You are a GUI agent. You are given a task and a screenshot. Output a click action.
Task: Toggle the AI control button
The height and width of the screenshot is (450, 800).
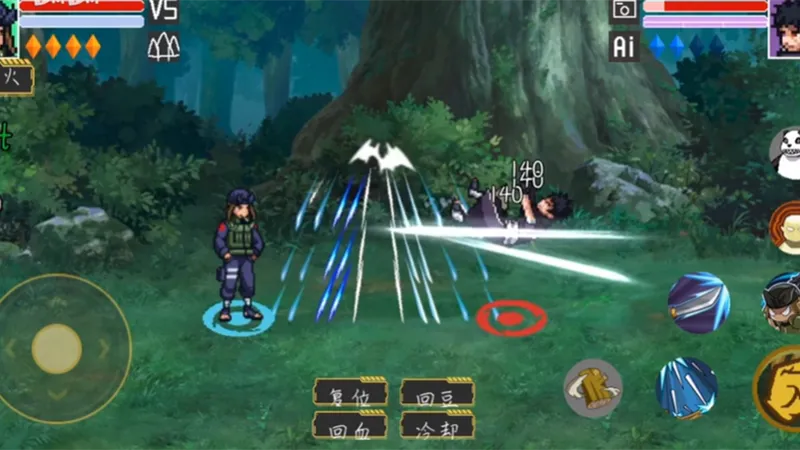coord(624,45)
